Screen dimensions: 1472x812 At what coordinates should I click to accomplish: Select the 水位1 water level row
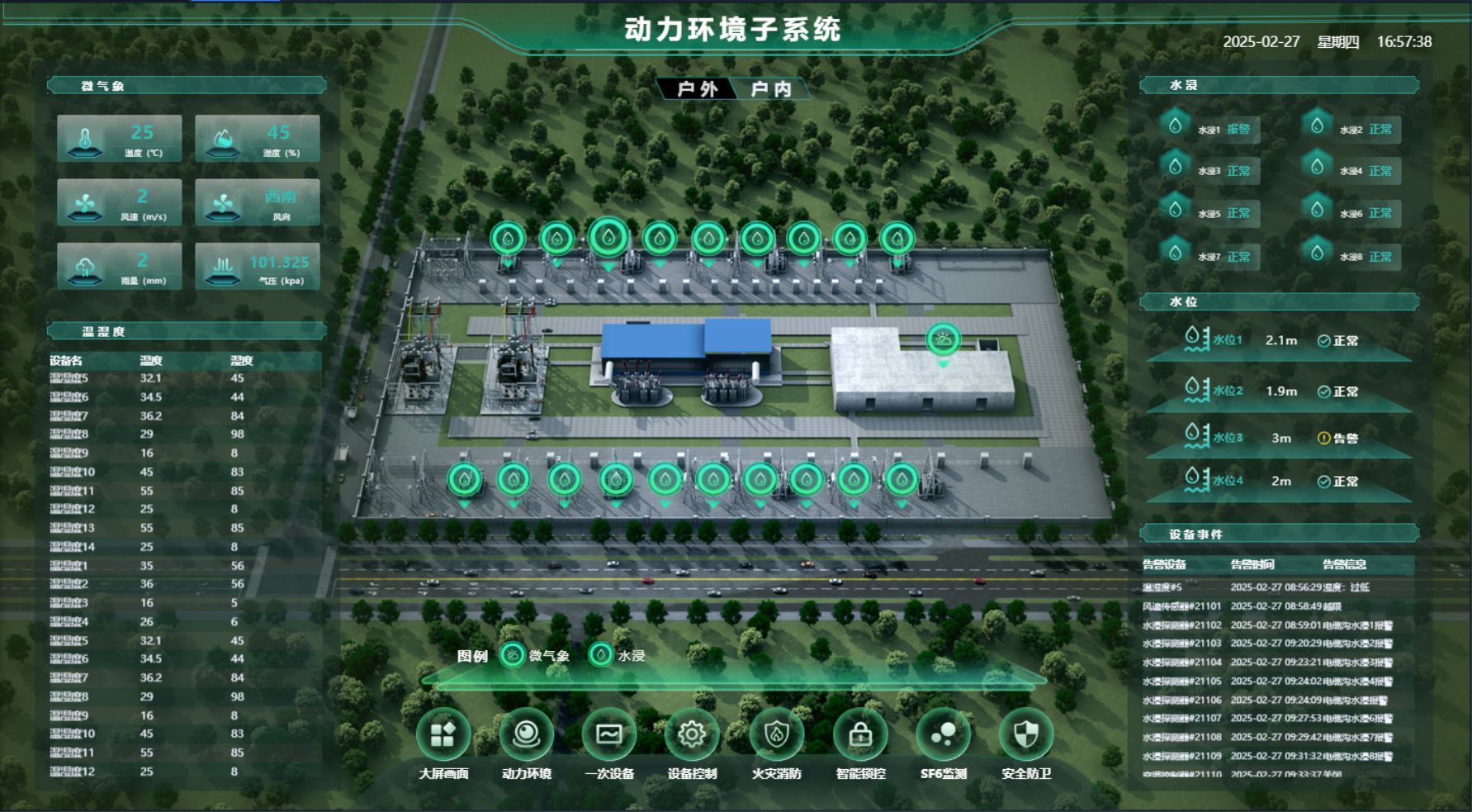[1278, 340]
